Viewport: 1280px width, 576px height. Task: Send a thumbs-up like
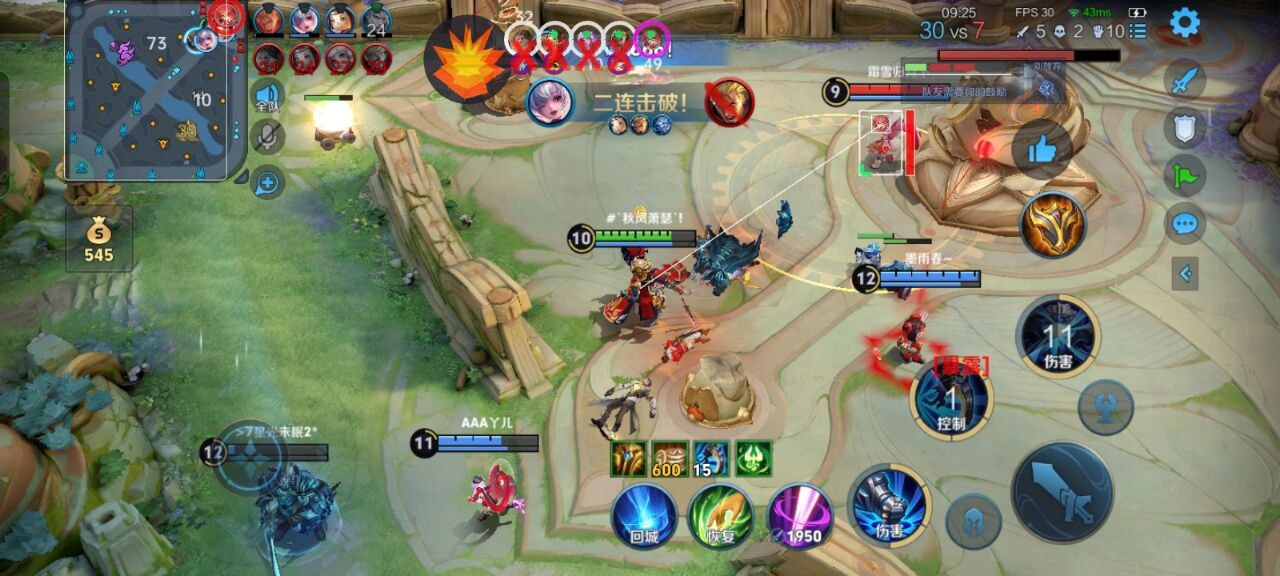tap(1041, 150)
